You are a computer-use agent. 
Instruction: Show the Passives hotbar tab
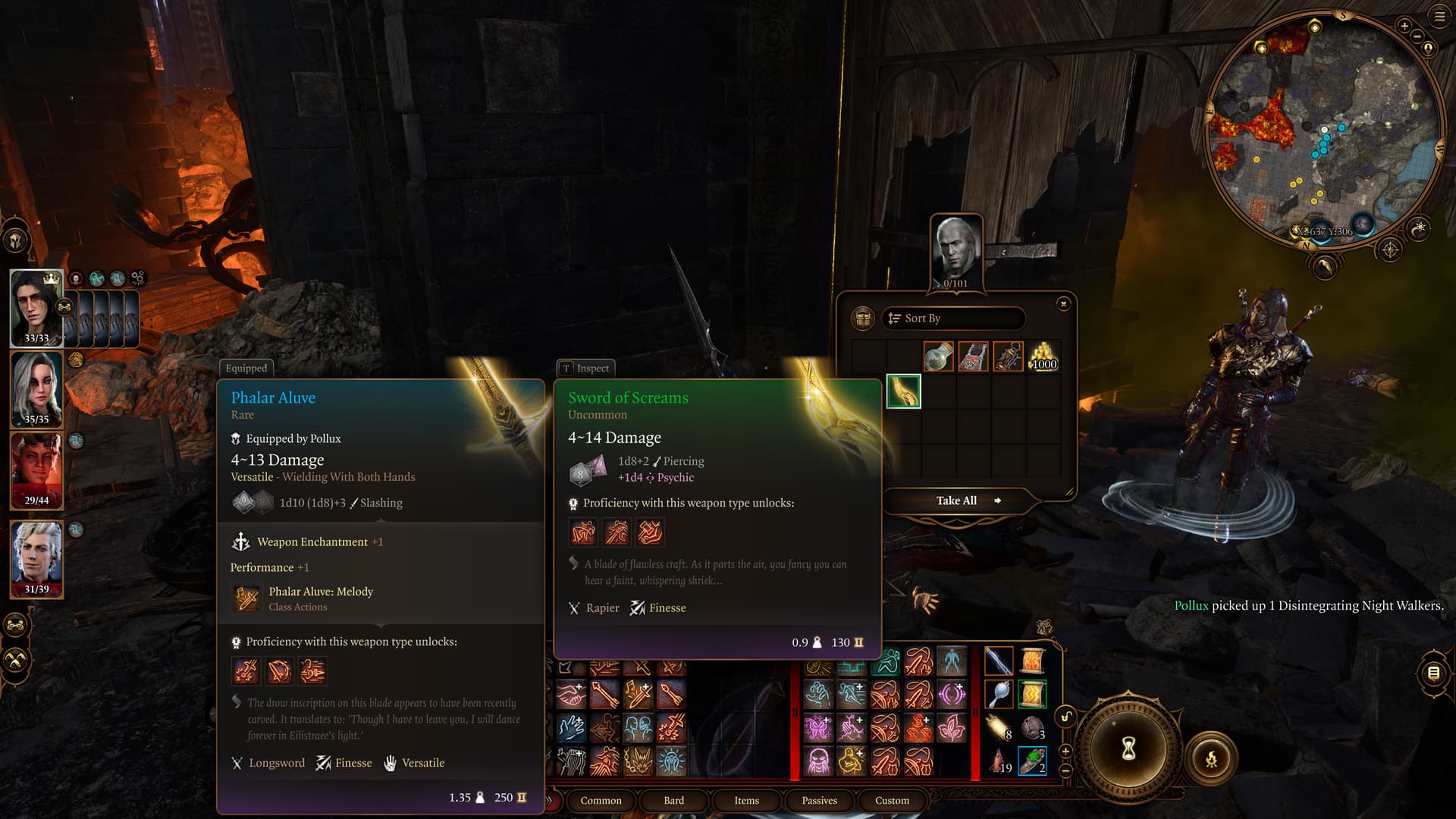tap(819, 800)
